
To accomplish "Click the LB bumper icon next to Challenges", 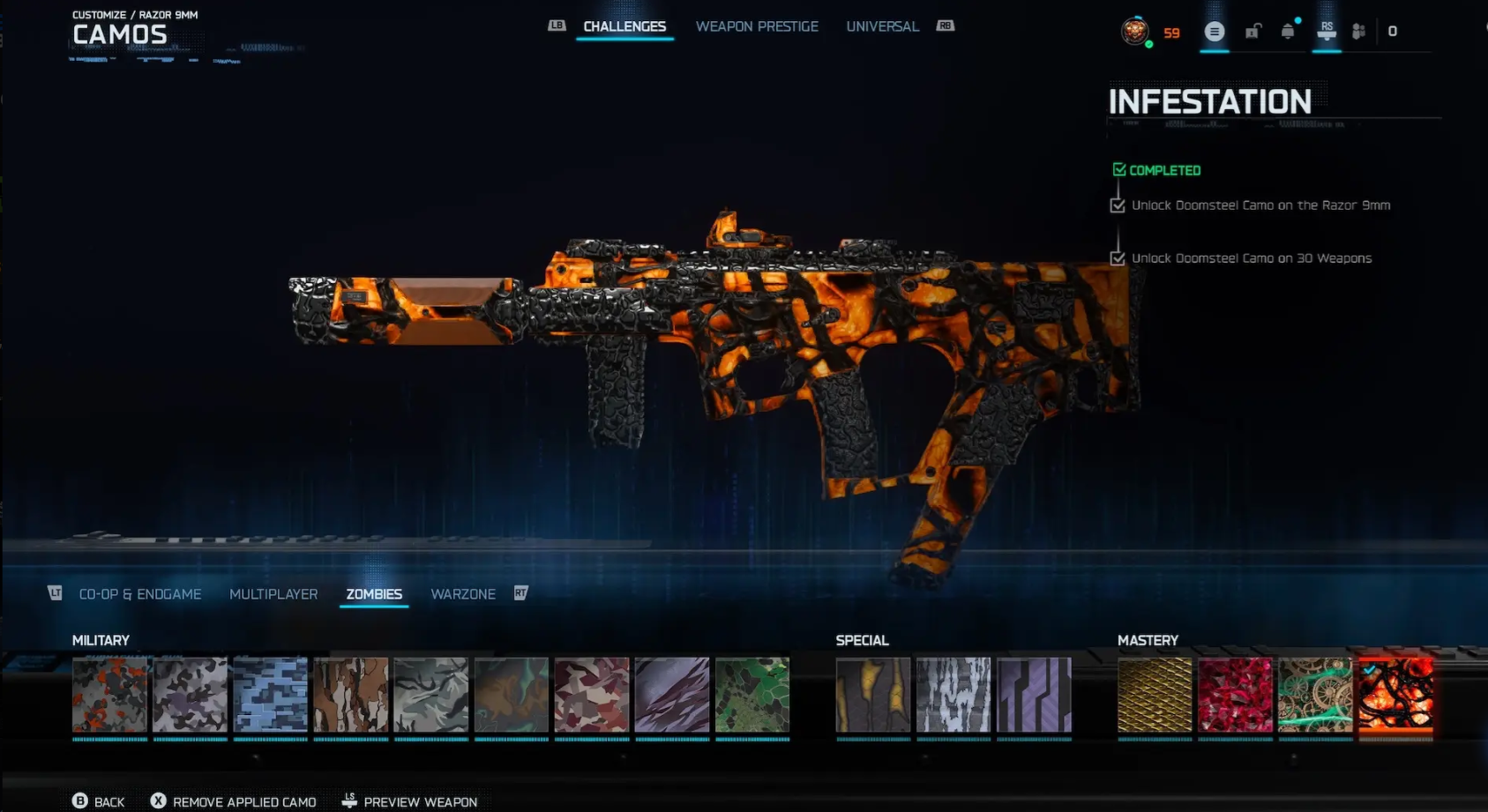I will tap(557, 26).
